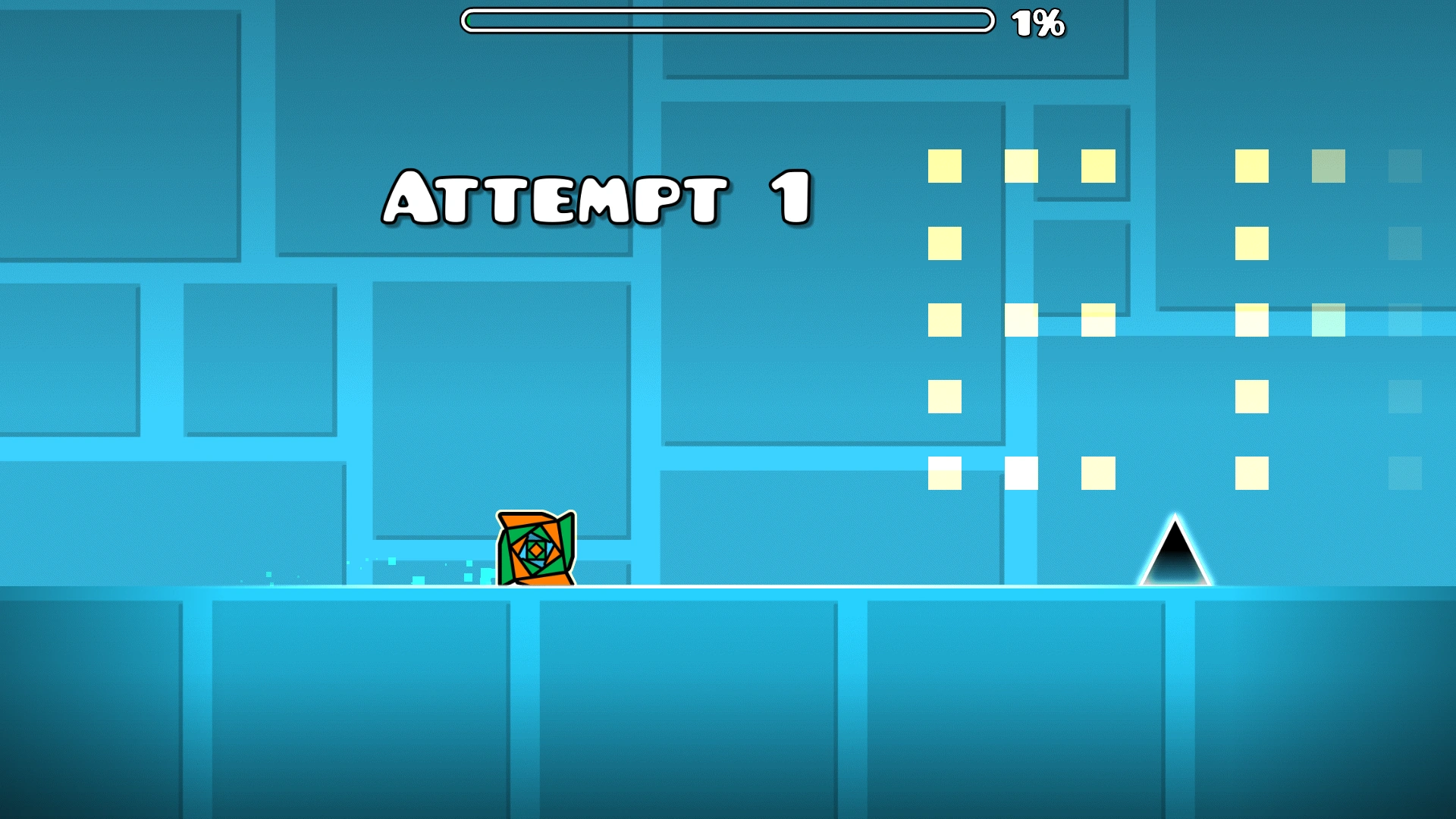1456x819 pixels.
Task: Select the 1% percentage label
Action: 1037,23
